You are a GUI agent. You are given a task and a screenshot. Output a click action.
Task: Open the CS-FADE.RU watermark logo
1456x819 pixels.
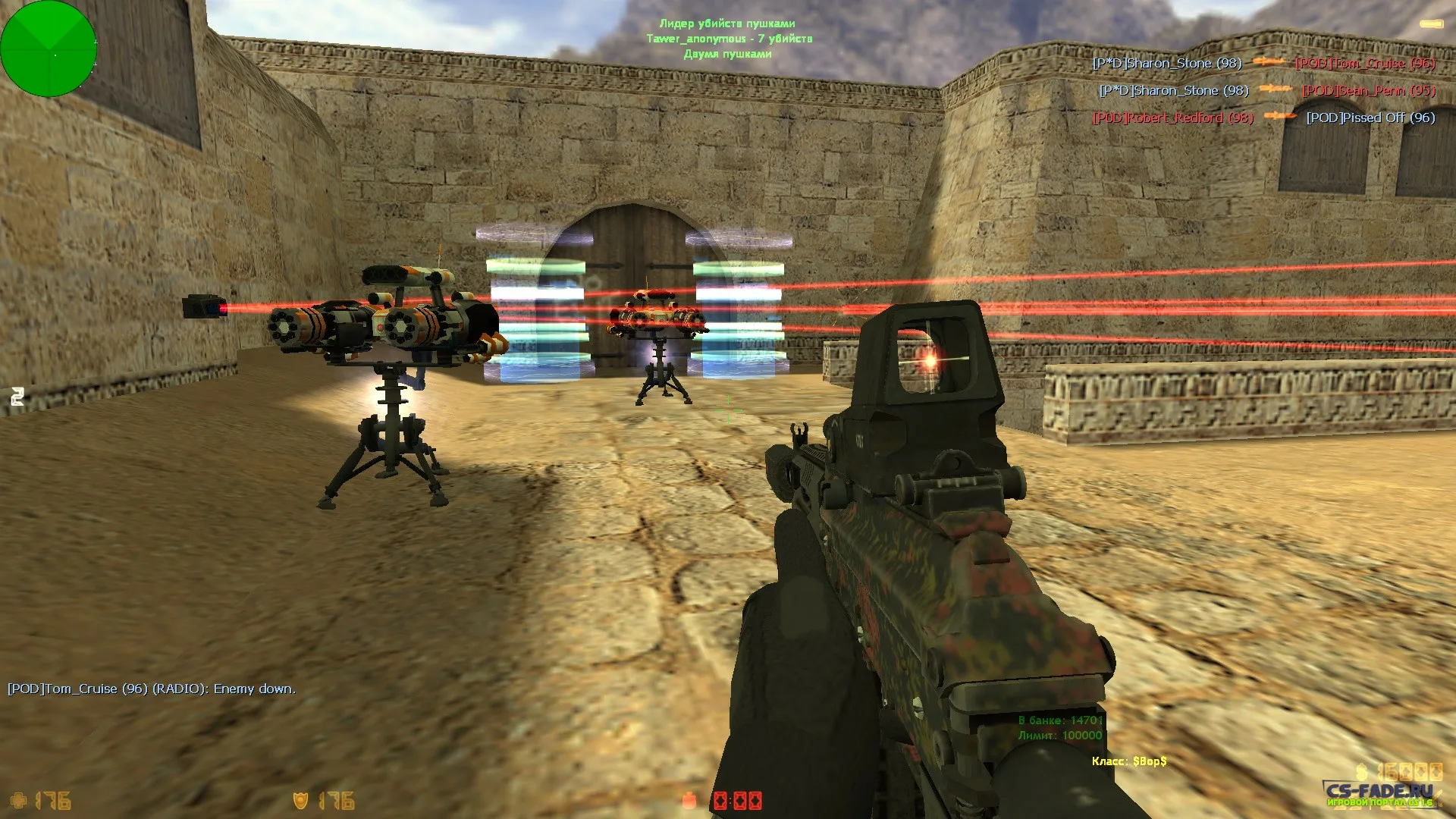click(1379, 794)
